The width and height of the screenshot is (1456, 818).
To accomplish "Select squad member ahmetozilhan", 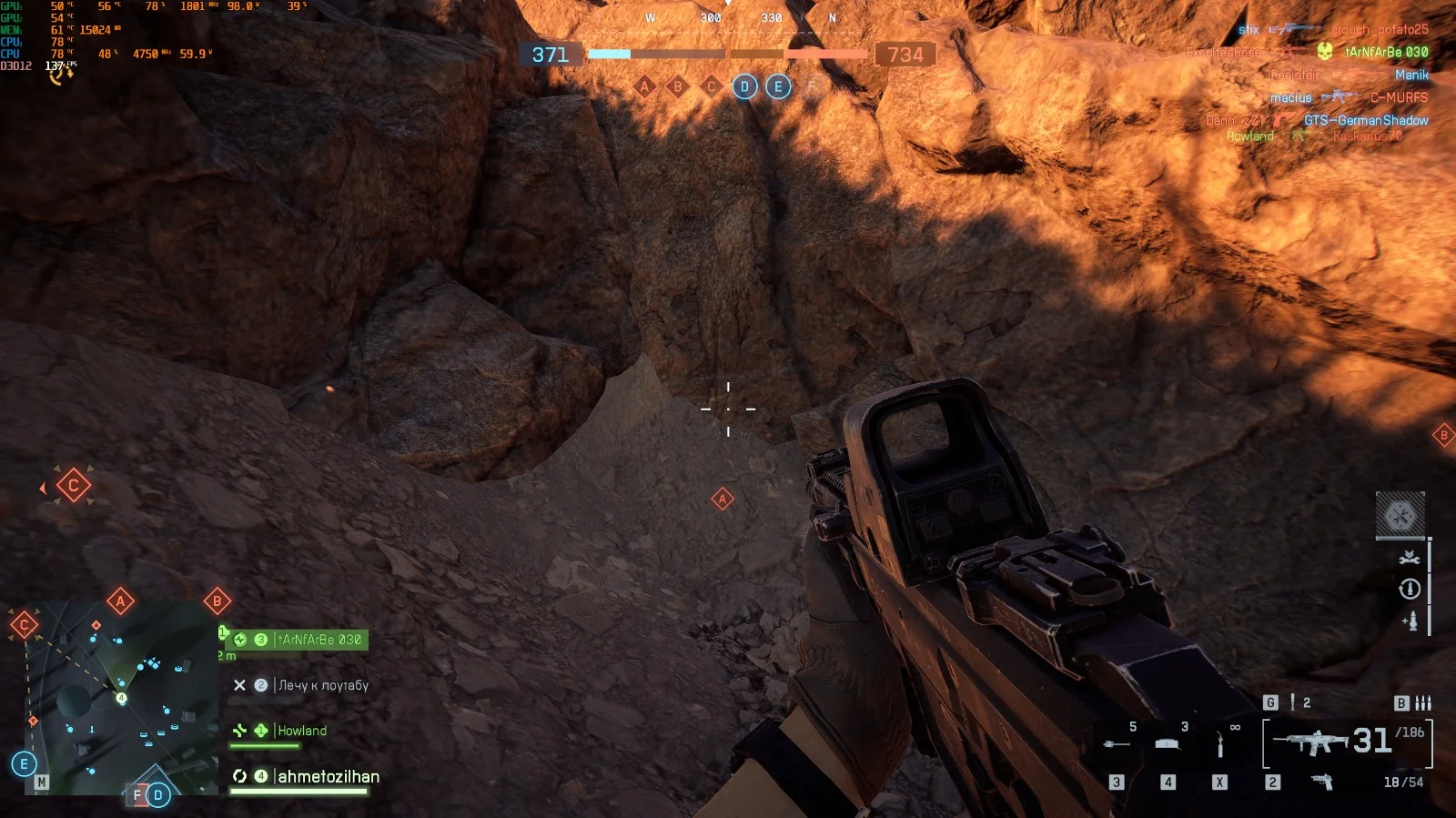I will [328, 776].
